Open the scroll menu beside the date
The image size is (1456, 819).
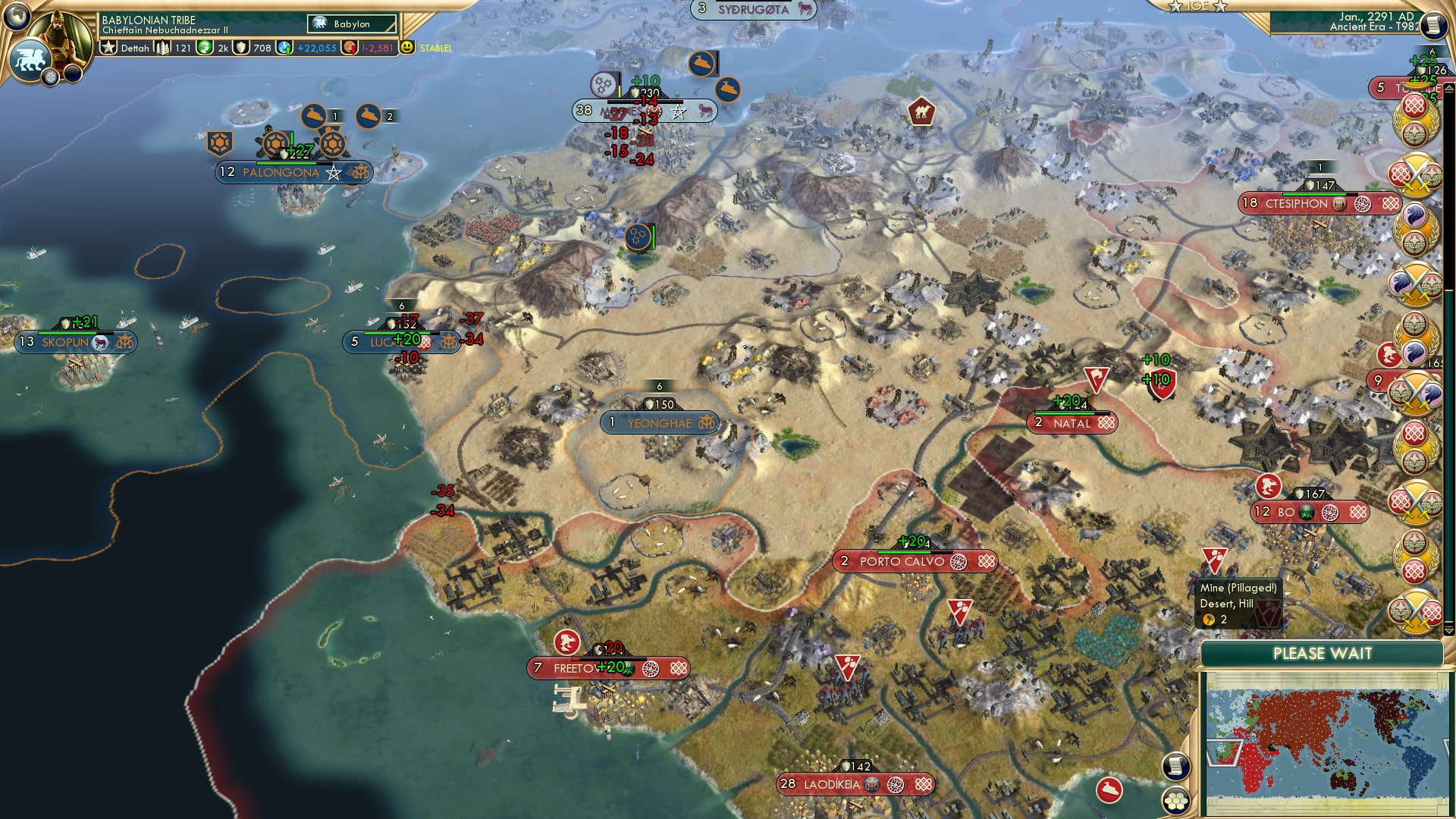pos(1432,25)
